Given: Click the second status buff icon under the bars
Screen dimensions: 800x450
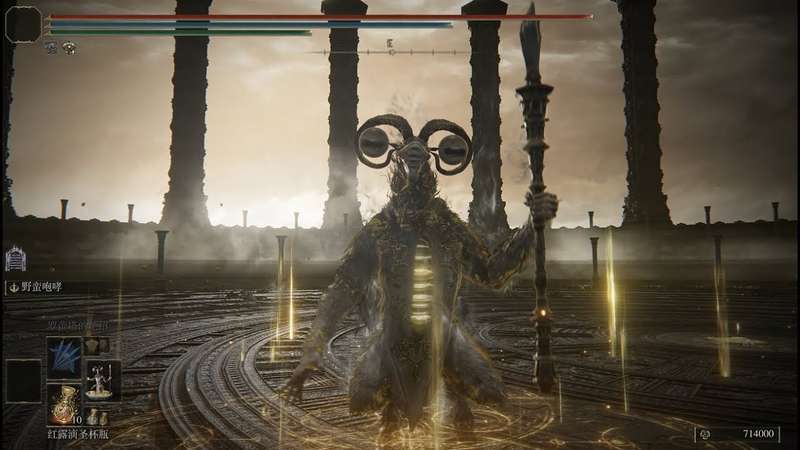Looking at the screenshot, I should click(68, 48).
